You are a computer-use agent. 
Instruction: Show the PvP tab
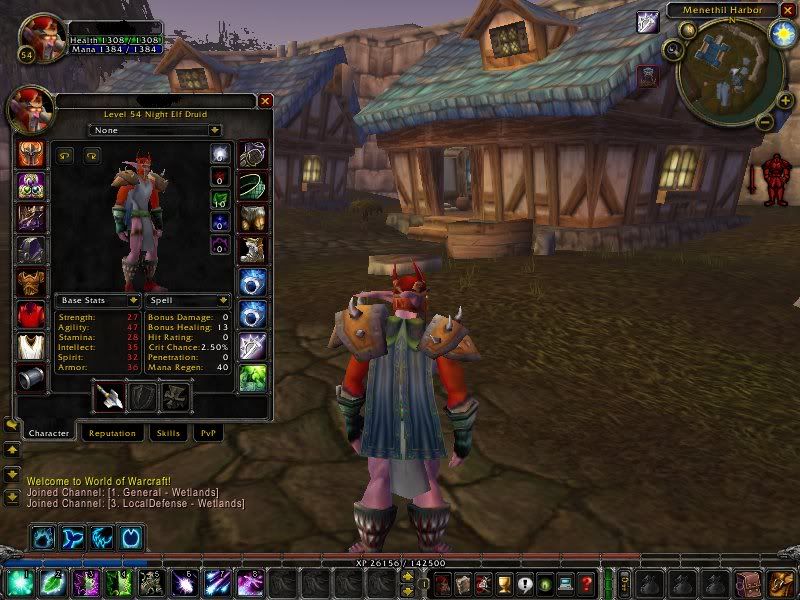point(207,433)
